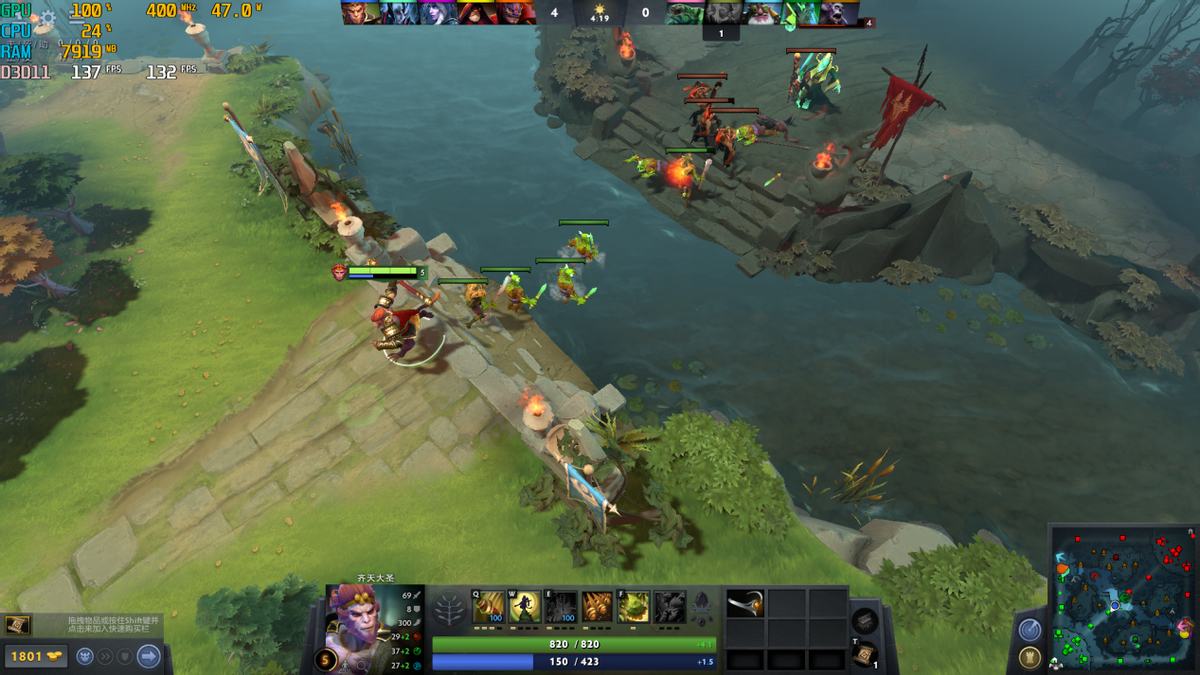The image size is (1200, 675).
Task: Select Primal Spring ability (E)
Action: [561, 607]
